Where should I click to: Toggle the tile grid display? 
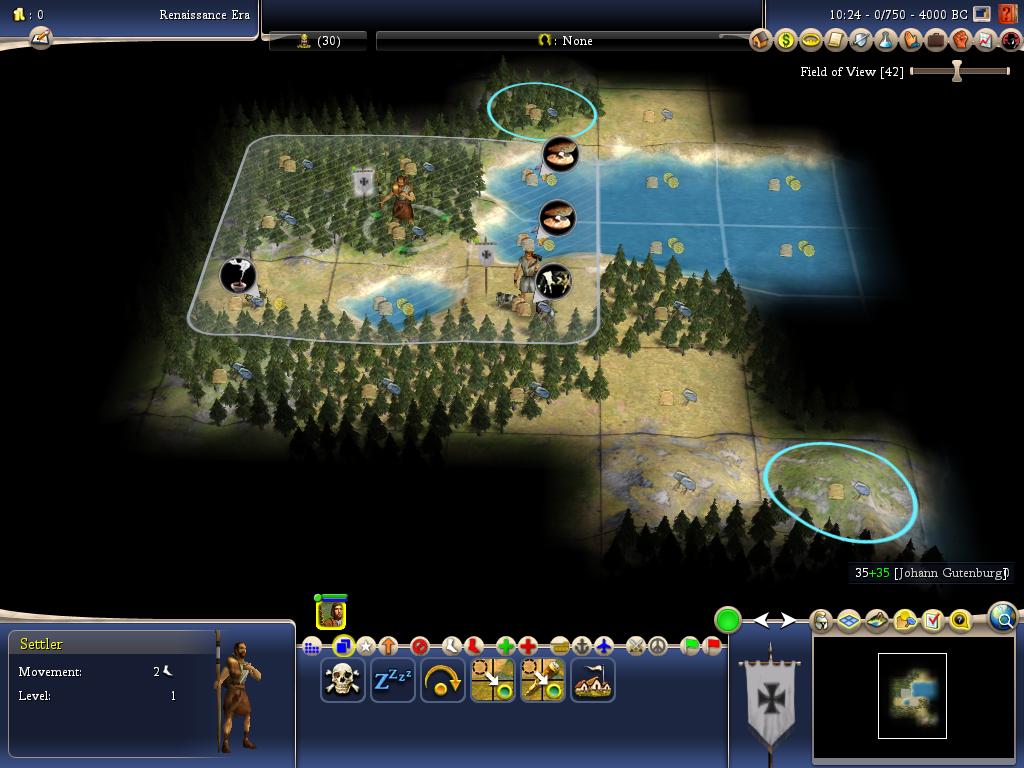(x=849, y=621)
